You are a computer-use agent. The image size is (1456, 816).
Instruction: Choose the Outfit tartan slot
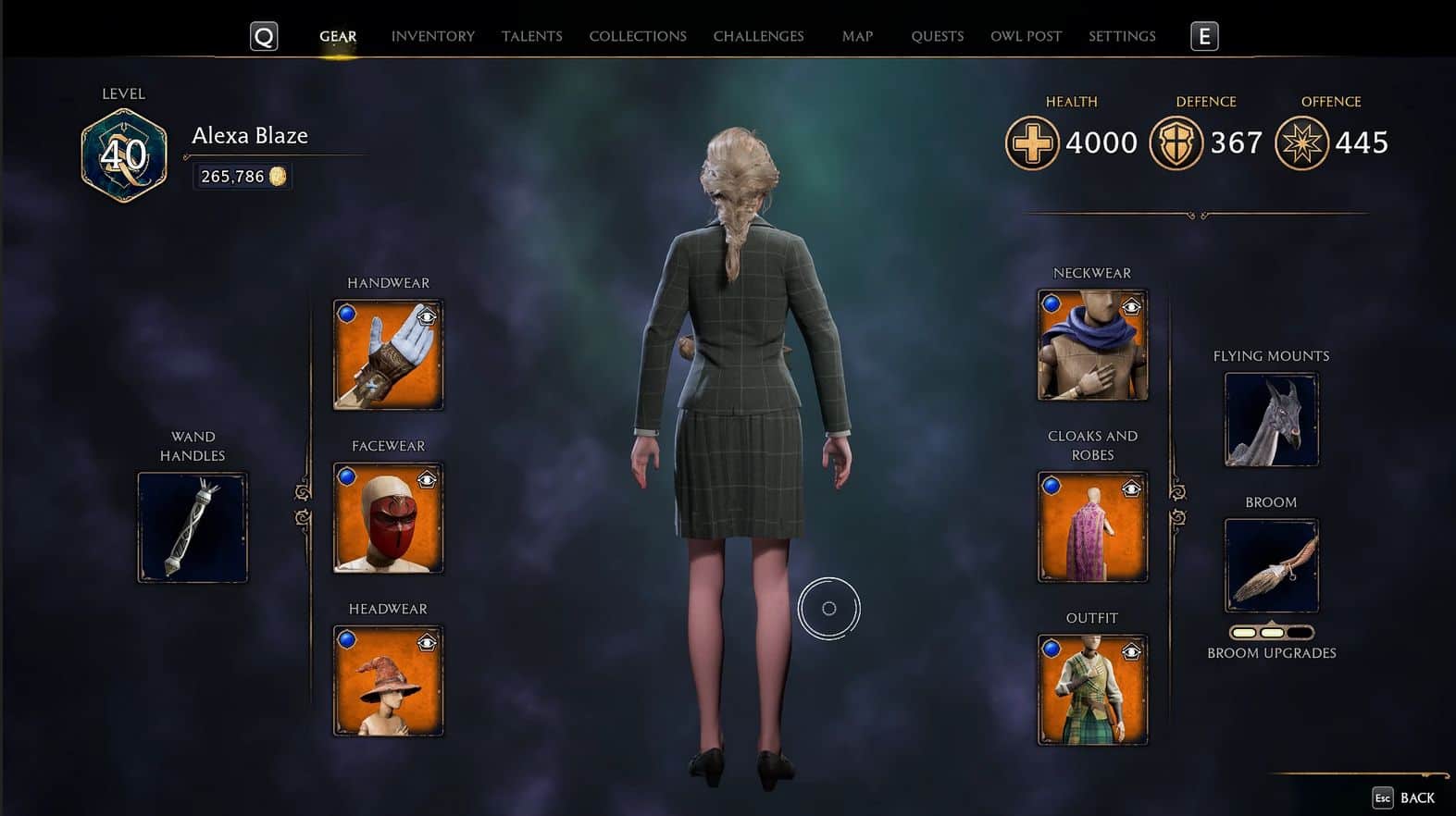point(1092,690)
